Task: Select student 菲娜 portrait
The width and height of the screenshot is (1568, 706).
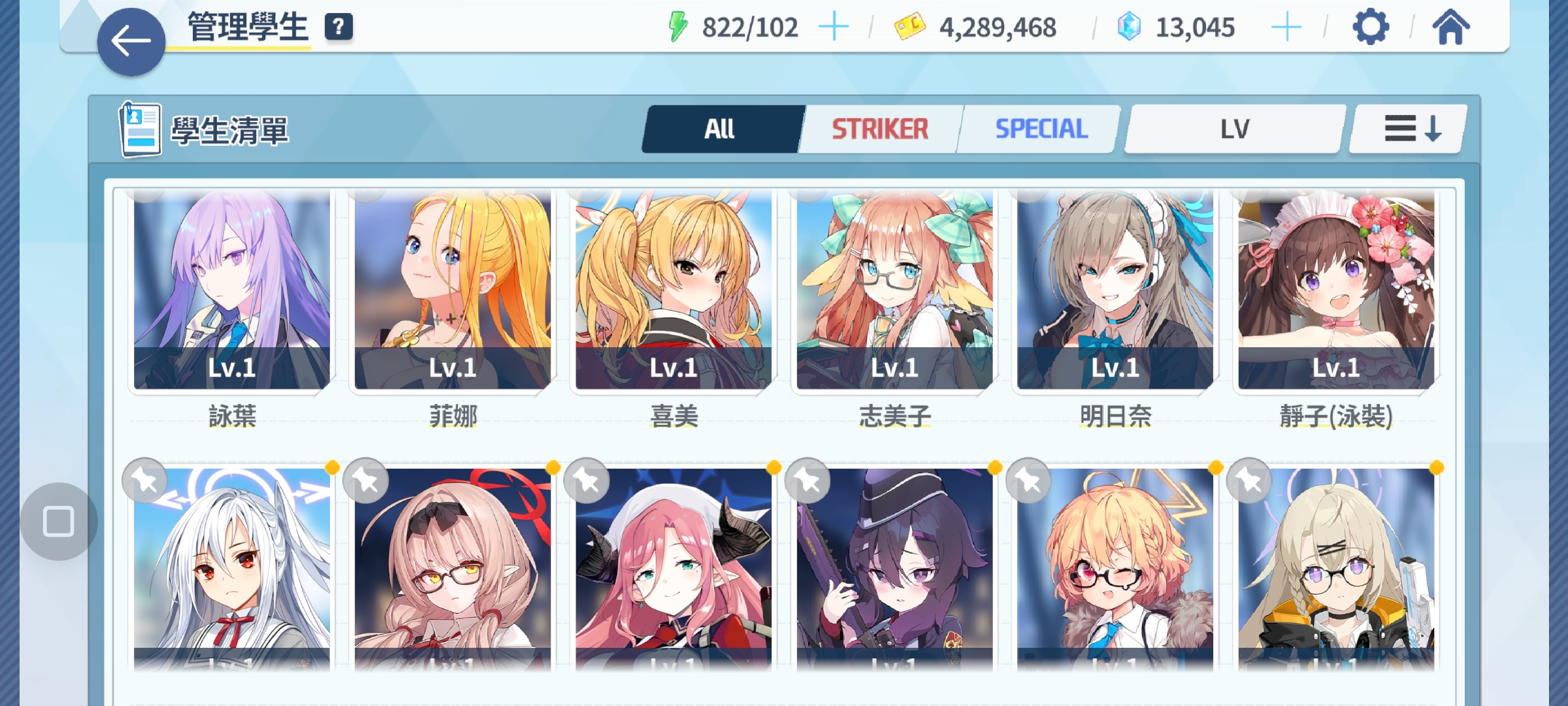Action: (453, 291)
